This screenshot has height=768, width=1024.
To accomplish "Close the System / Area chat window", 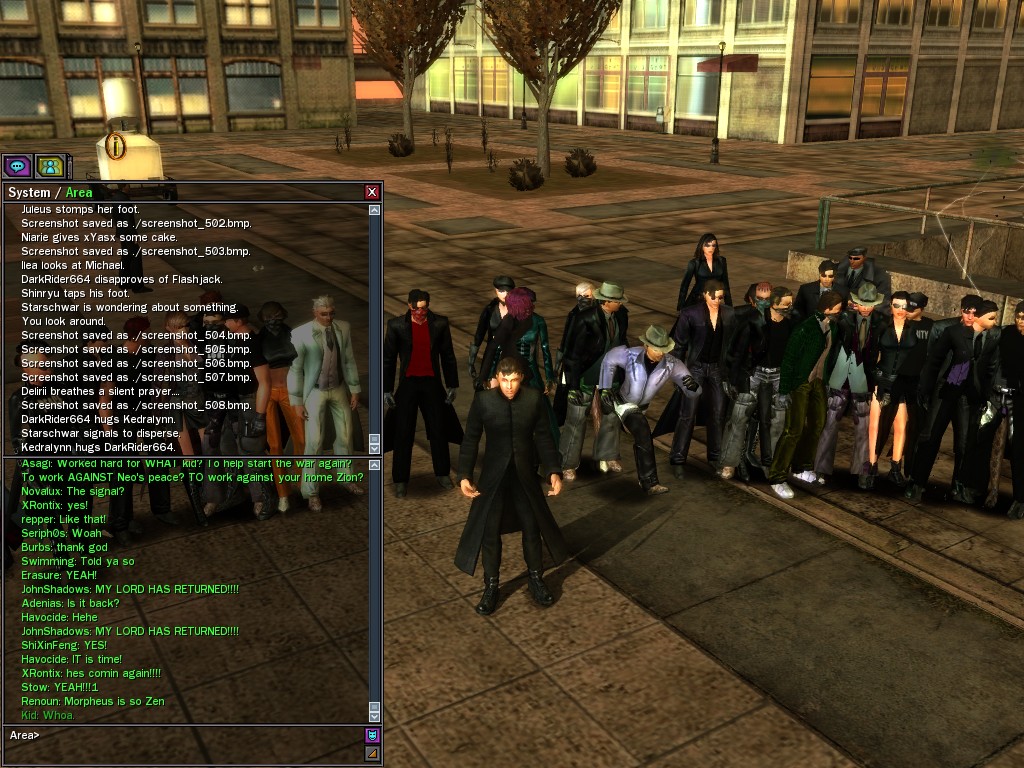I will [x=372, y=192].
